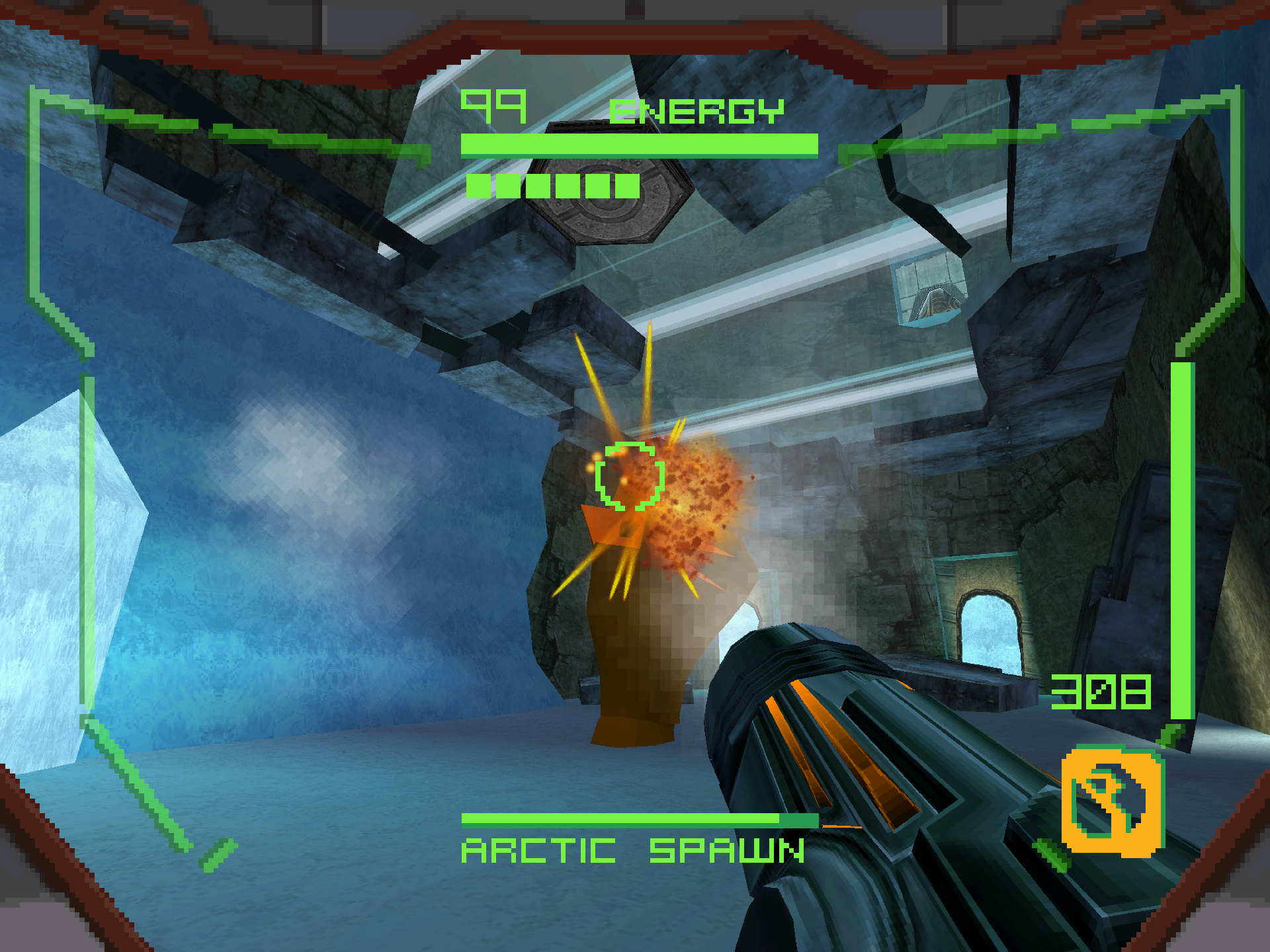Viewport: 1270px width, 952px height.
Task: Select the orange weapon icon
Action: point(1111,801)
